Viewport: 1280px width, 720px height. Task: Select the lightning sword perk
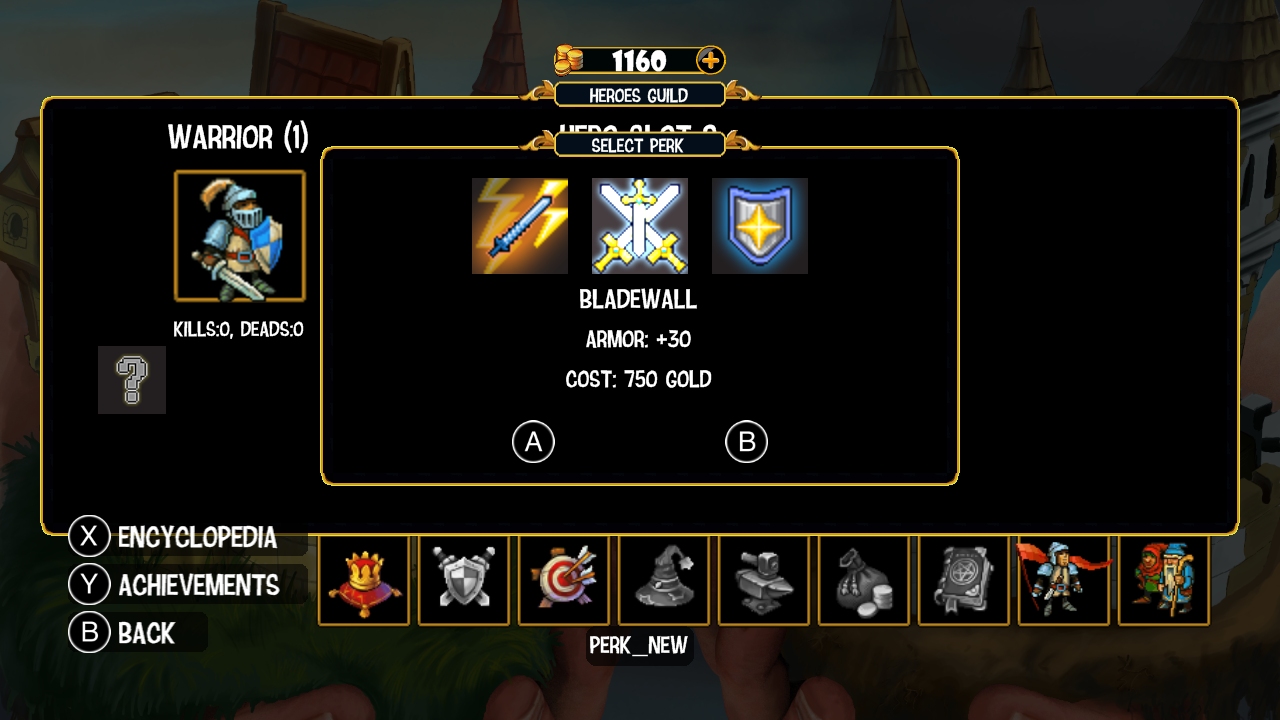[x=520, y=226]
